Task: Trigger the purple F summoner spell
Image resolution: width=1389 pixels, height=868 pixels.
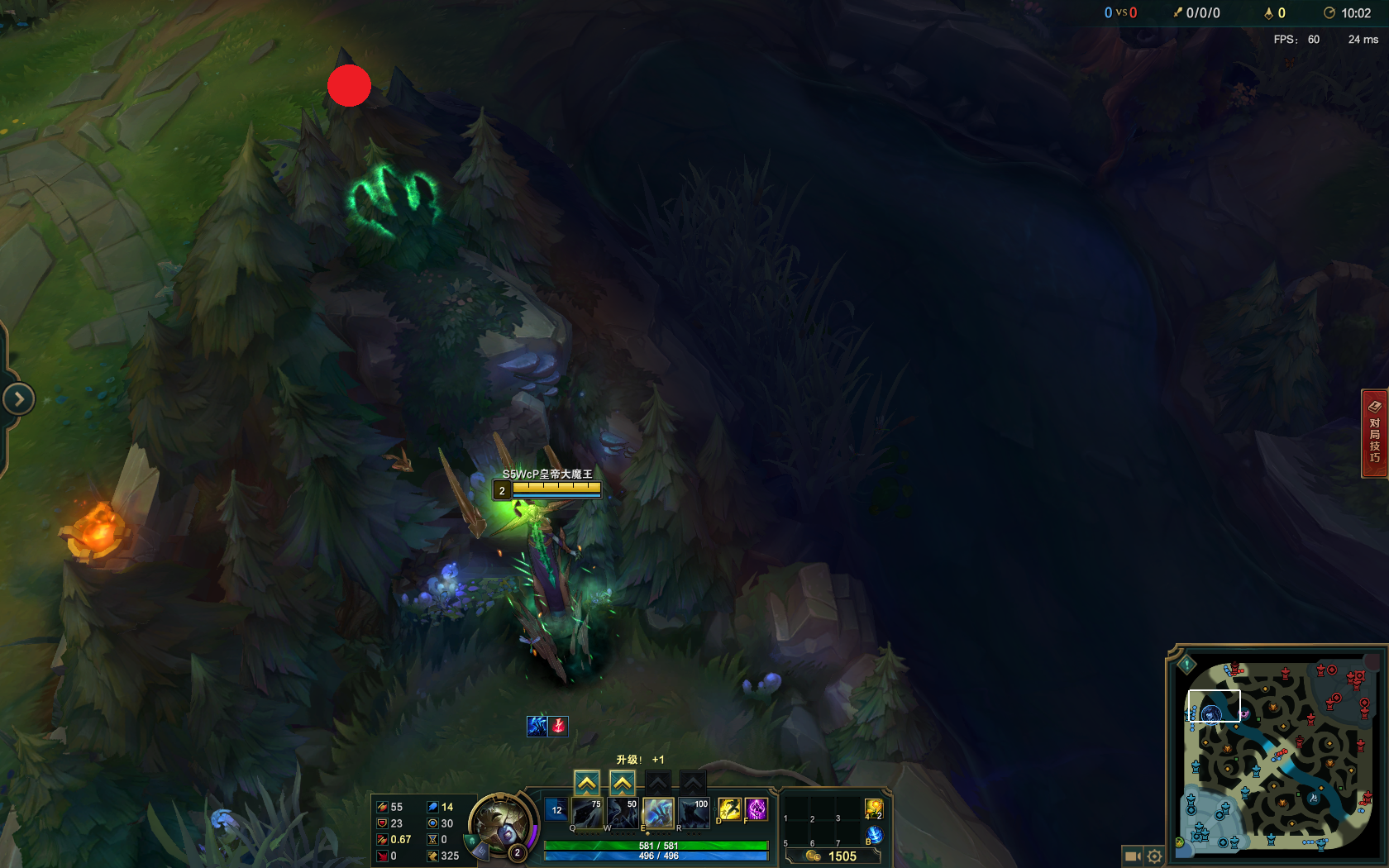Action: [755, 810]
